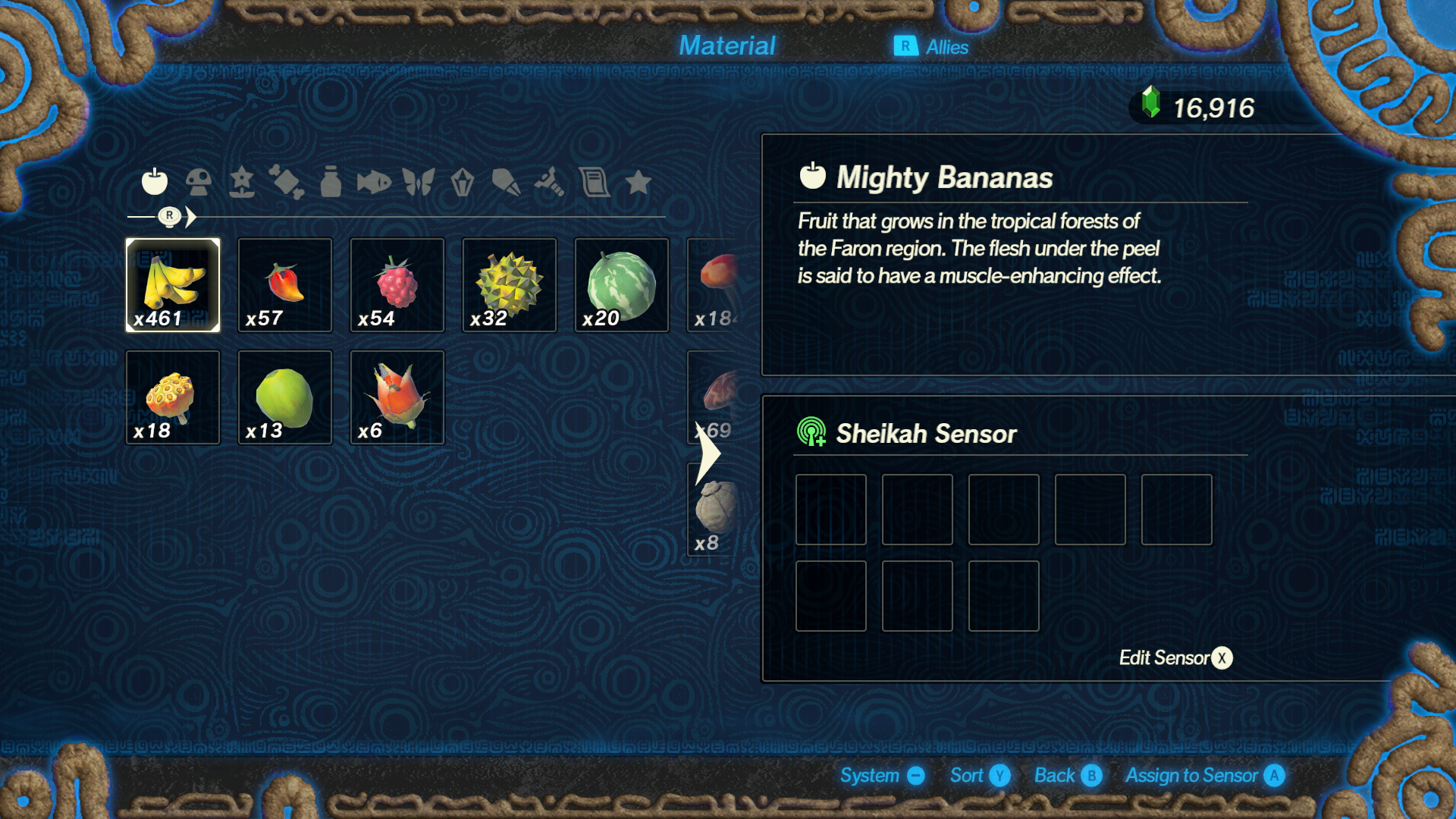Pick the red fleet-lotus seeds slot
1456x819 pixels.
397,397
